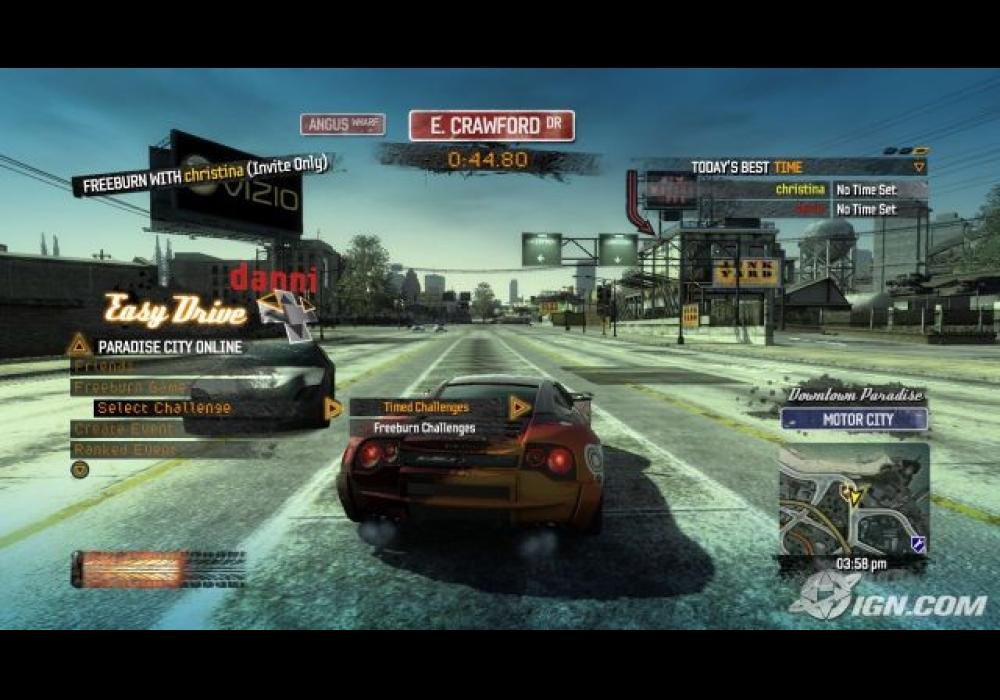Click the Paradise City Online menu header
The width and height of the screenshot is (1000, 700).
(x=170, y=347)
